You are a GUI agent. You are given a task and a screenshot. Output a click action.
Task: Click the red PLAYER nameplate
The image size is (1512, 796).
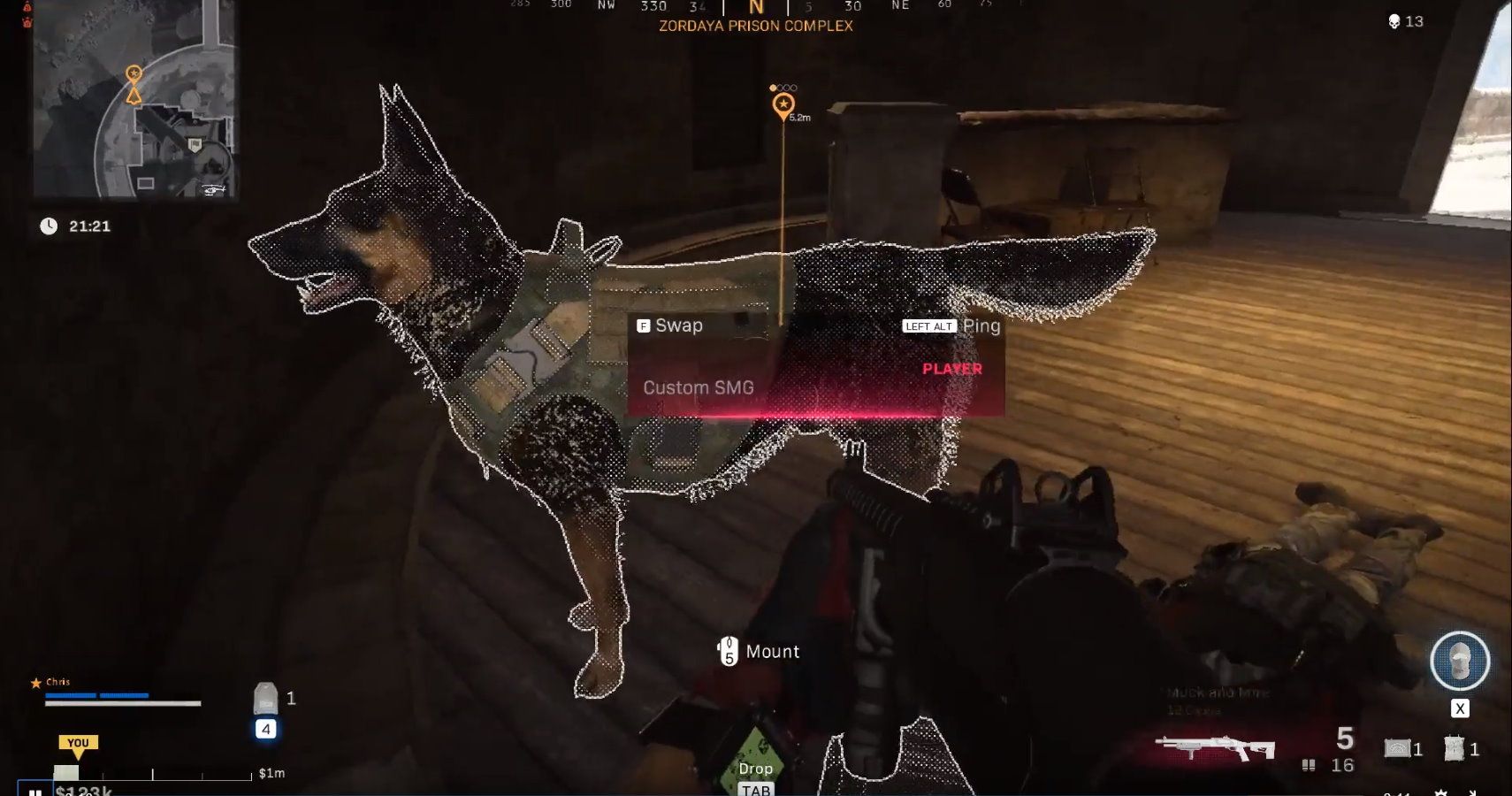[951, 369]
